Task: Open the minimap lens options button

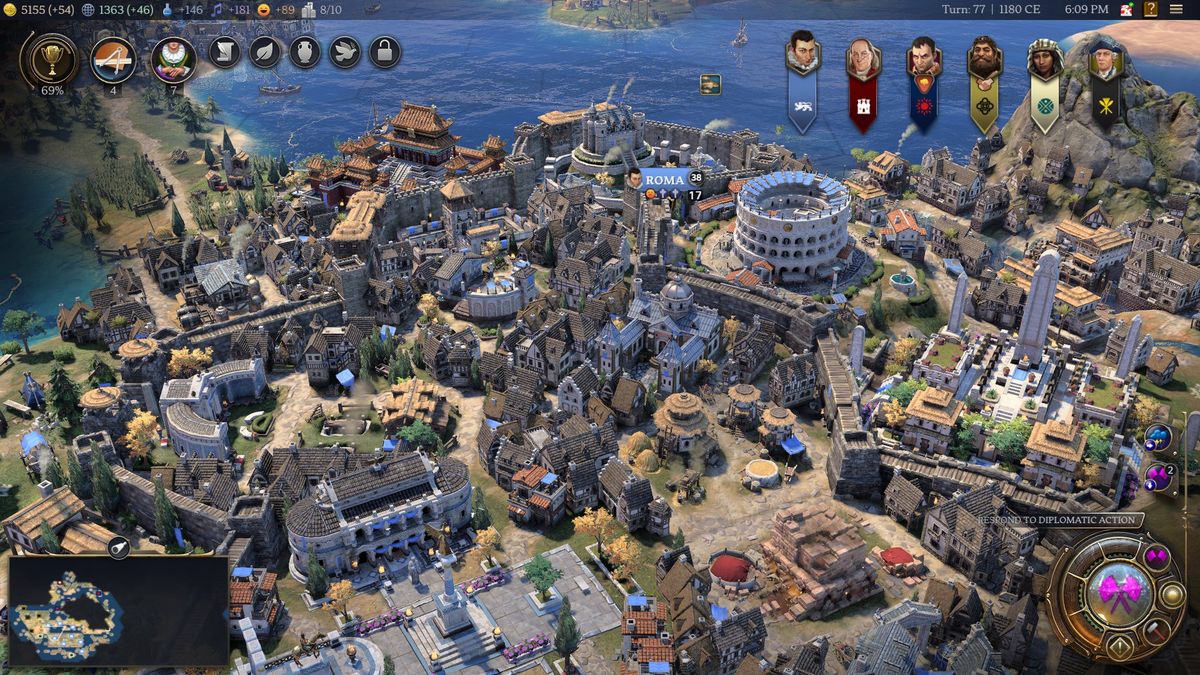Action: (118, 546)
